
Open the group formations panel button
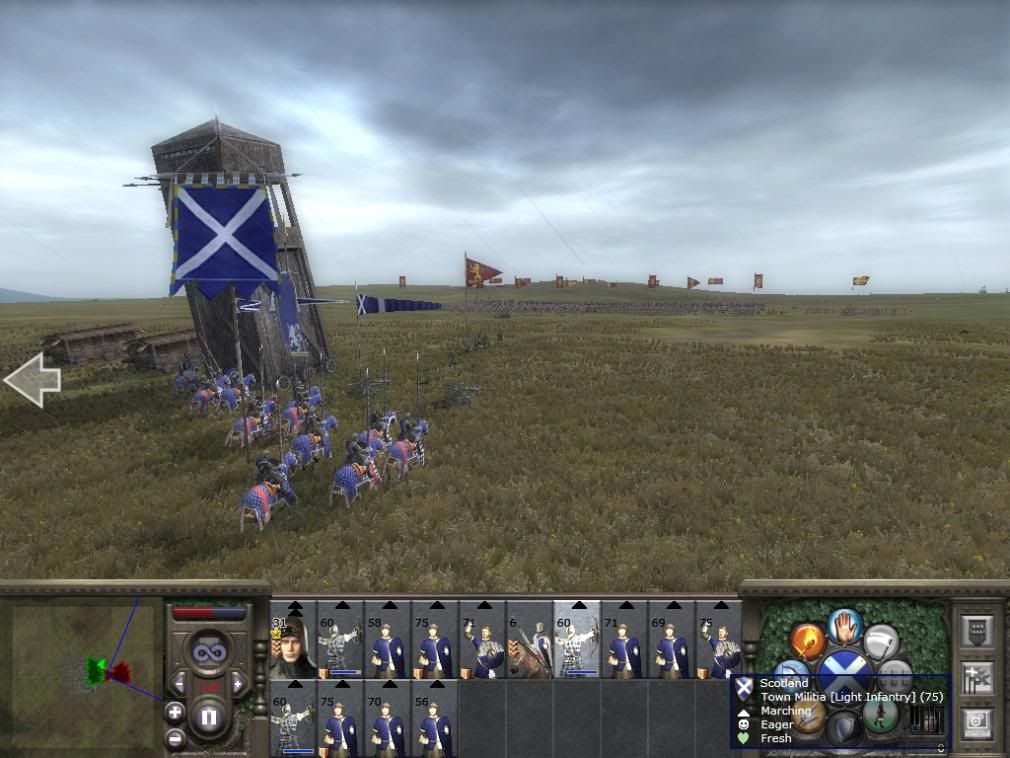977,677
